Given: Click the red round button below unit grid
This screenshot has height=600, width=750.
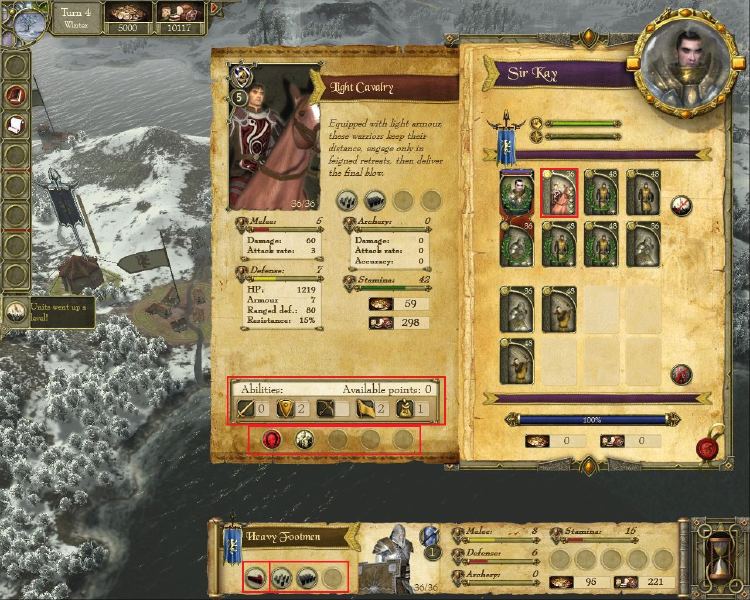Looking at the screenshot, I should click(682, 375).
